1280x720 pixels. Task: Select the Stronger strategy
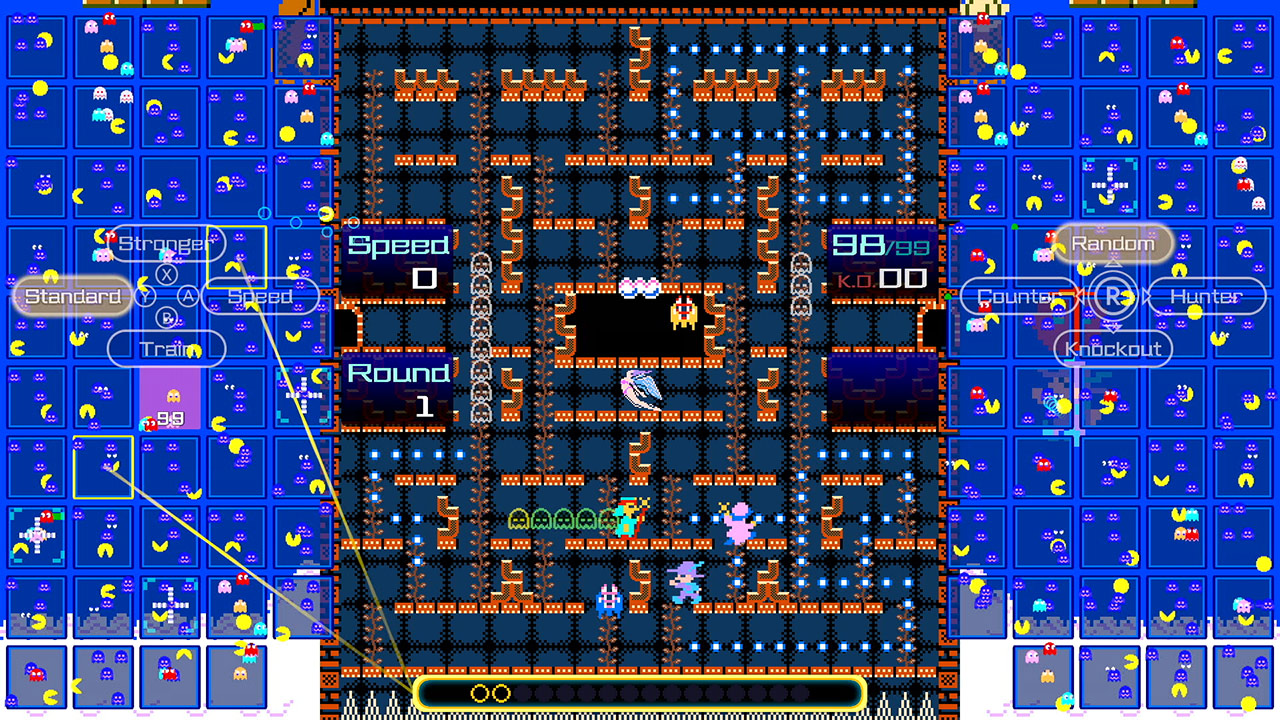click(x=167, y=242)
